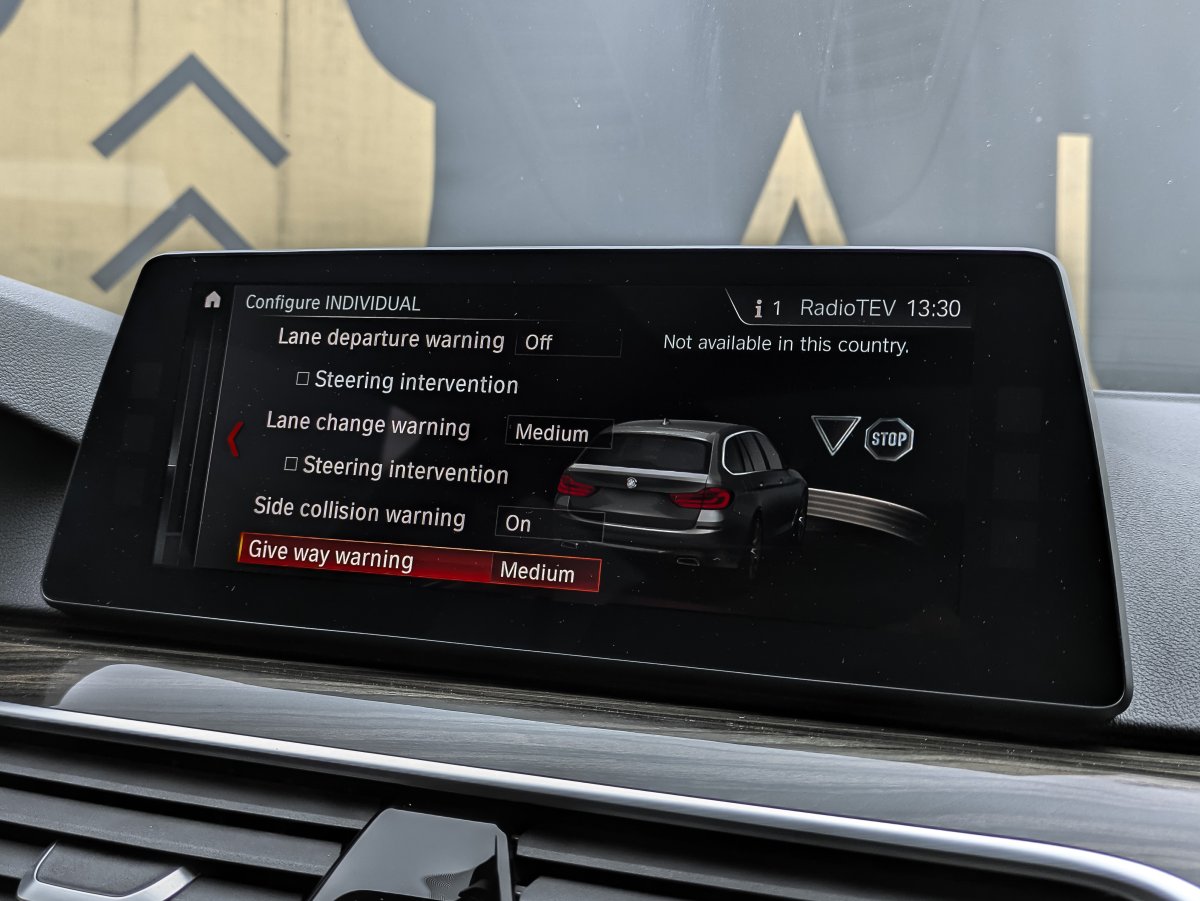Go to the home screen icon
Screen dimensions: 1200x901
212,300
